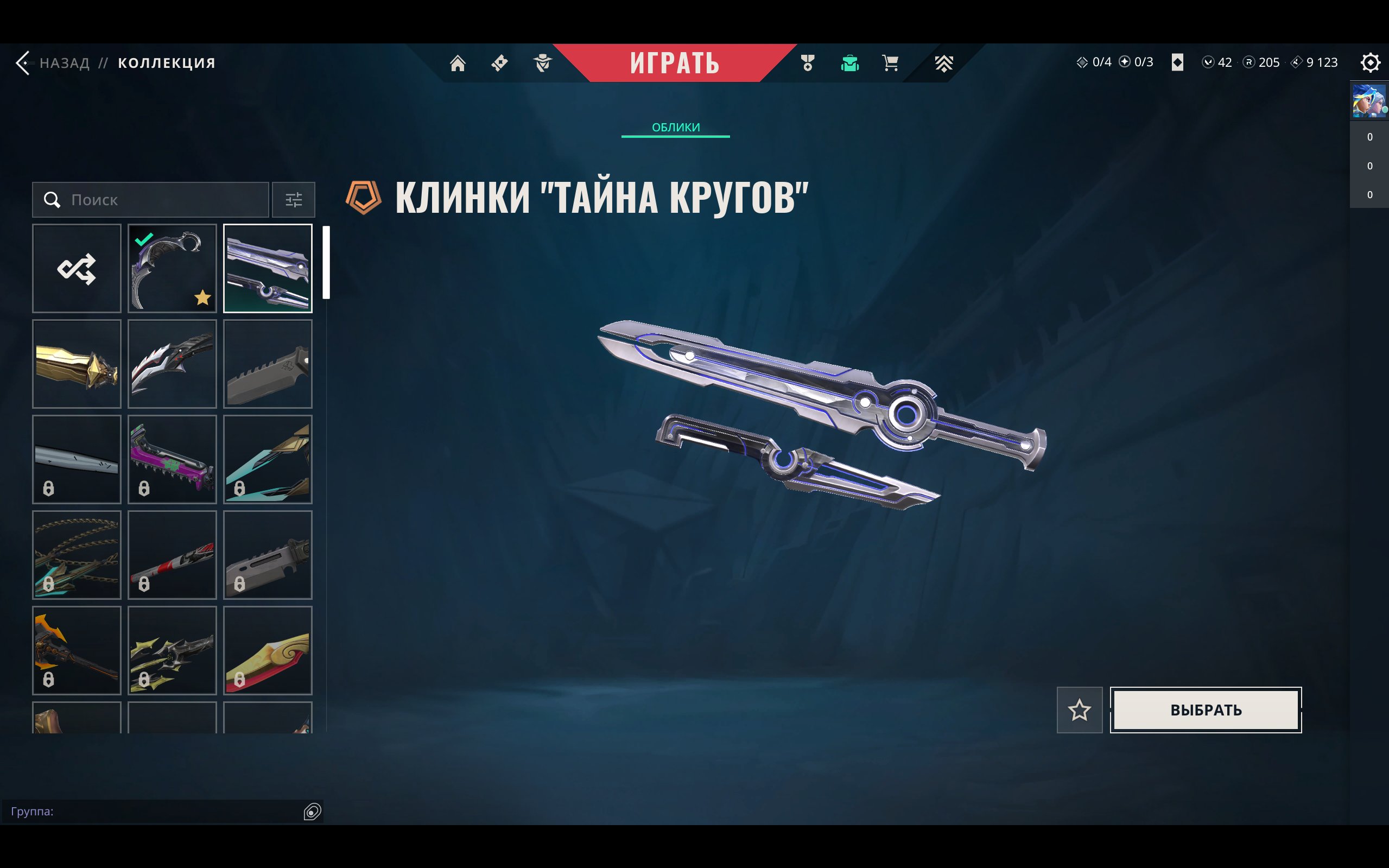Screen dimensions: 1389x868
Task: Go back using НАЗАД
Action: click(x=63, y=62)
